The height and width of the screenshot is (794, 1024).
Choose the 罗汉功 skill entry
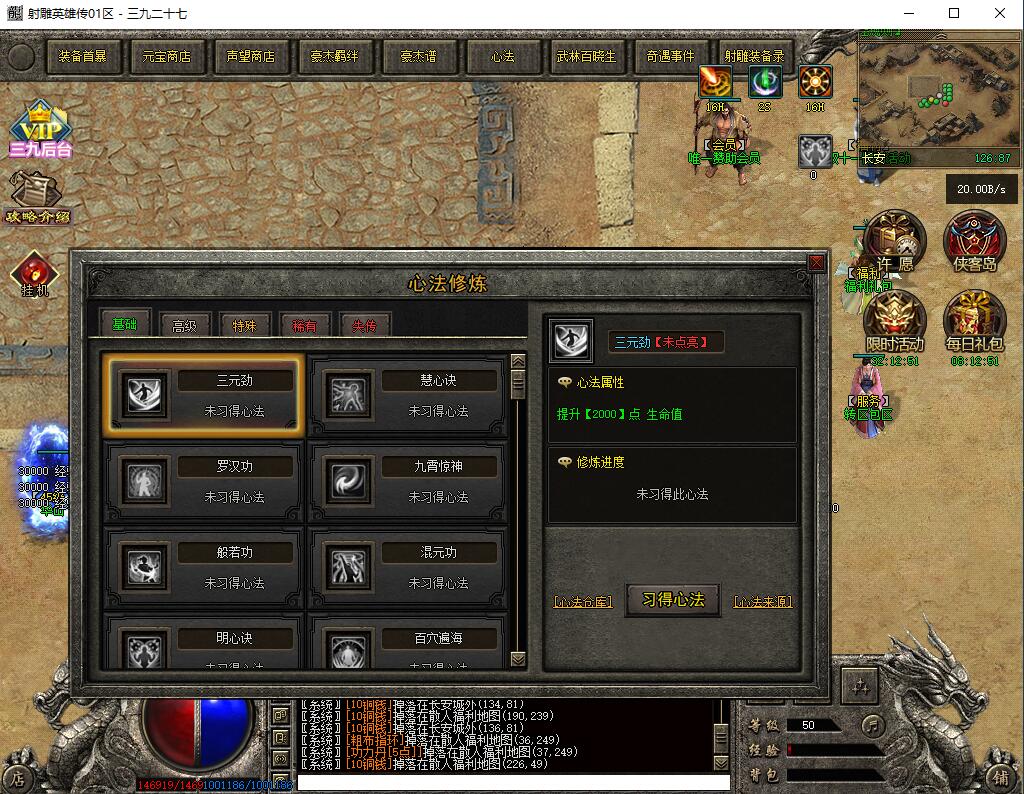point(203,482)
